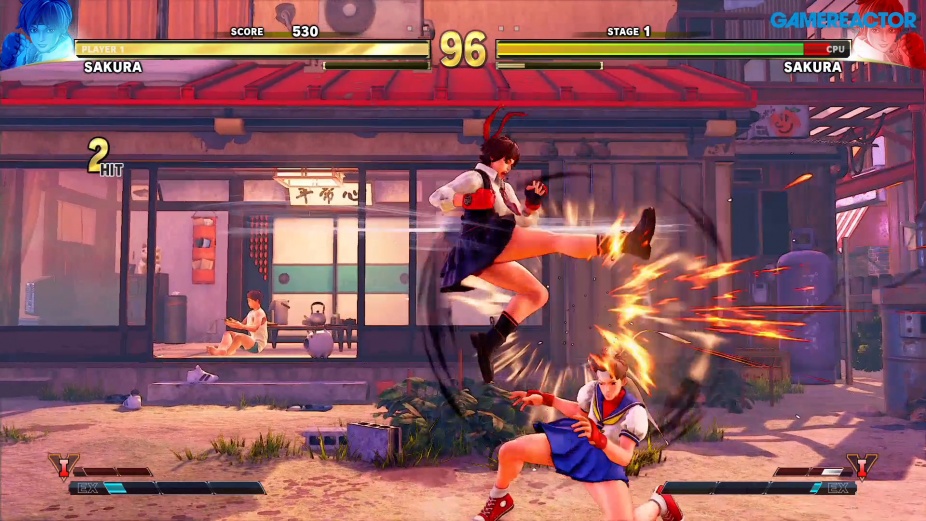Select the CPU's V-Gauge emblem

point(861,467)
